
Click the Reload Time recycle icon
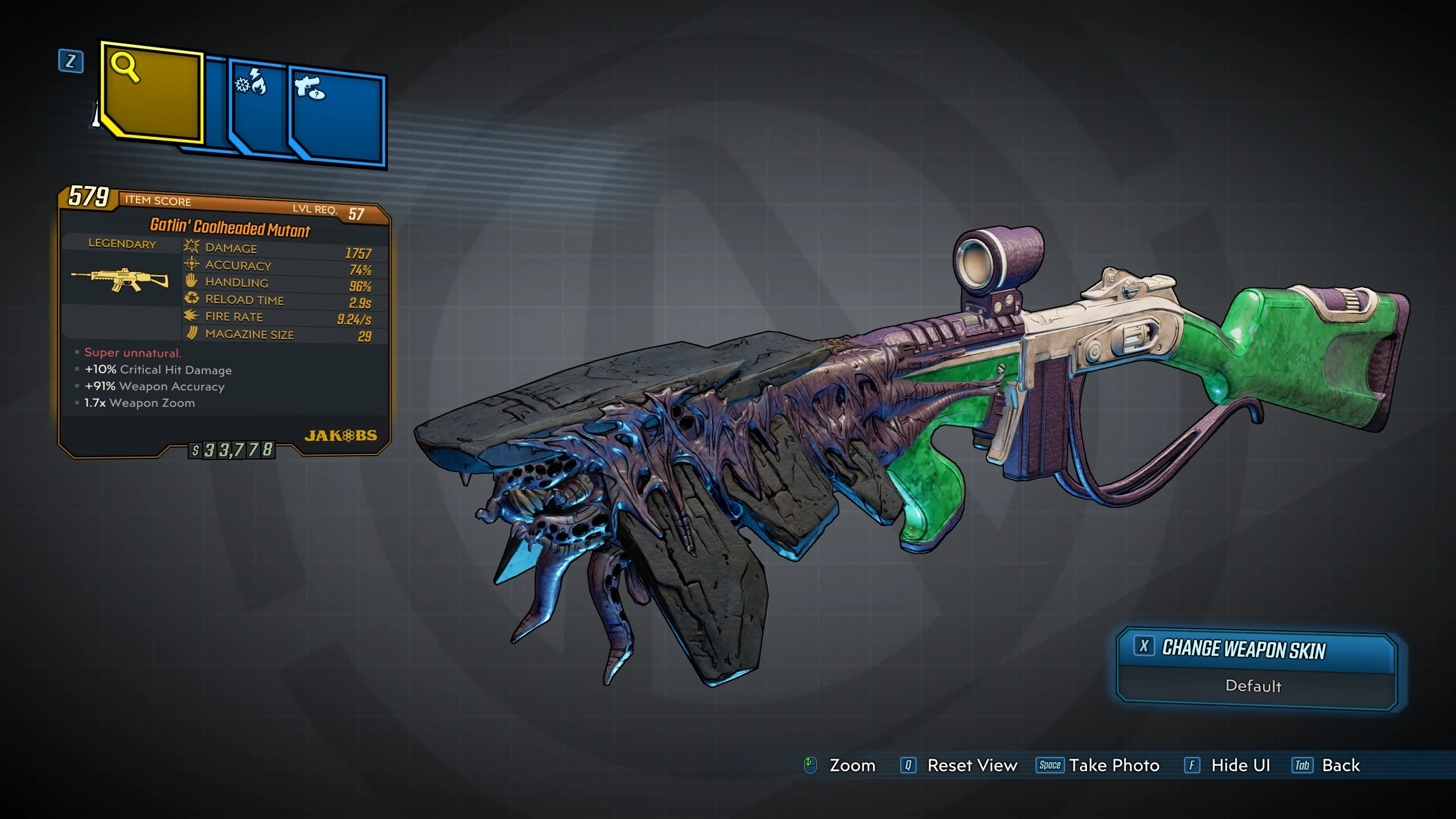tap(192, 298)
